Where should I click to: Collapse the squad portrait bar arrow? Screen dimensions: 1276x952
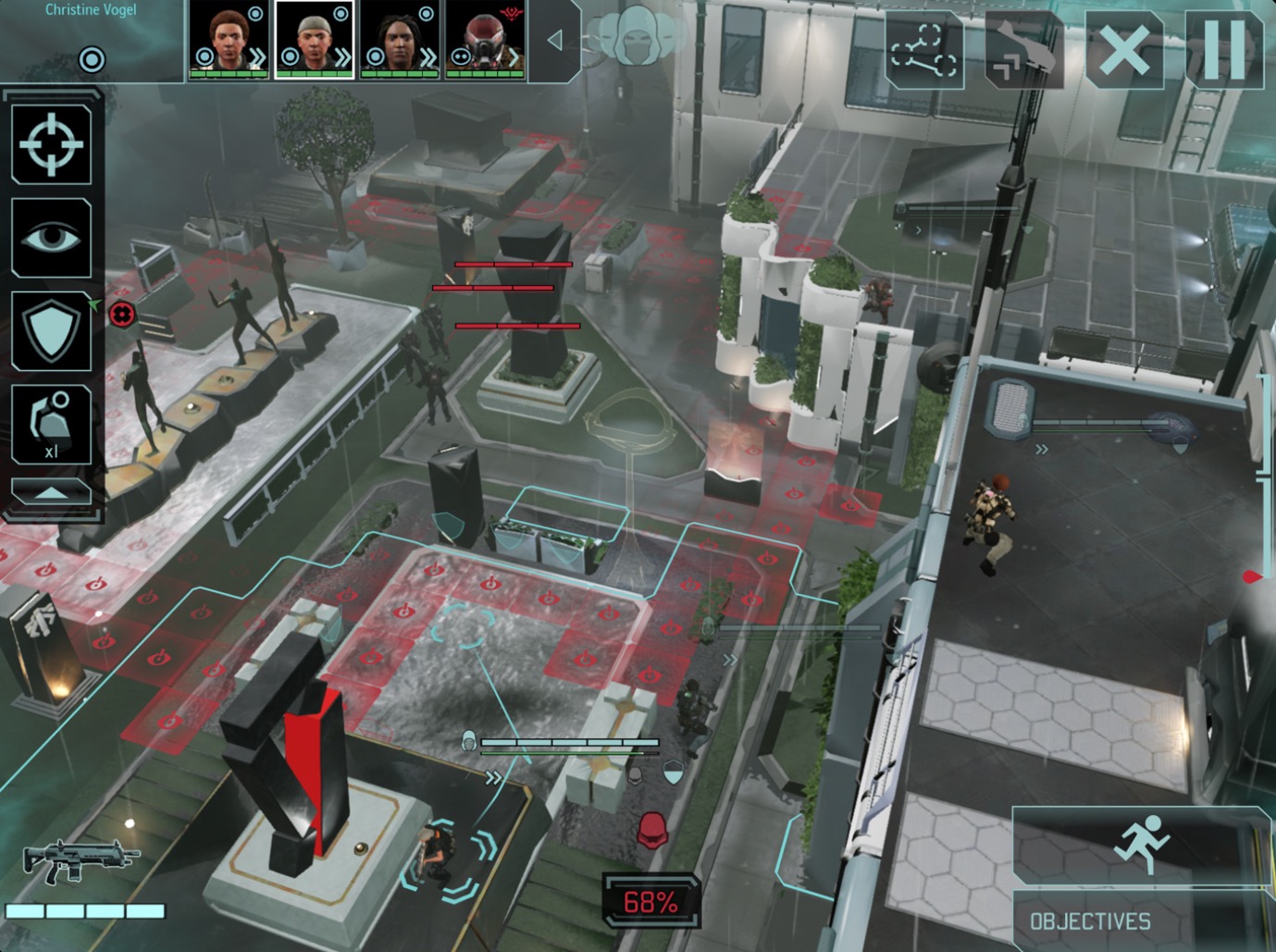click(554, 40)
